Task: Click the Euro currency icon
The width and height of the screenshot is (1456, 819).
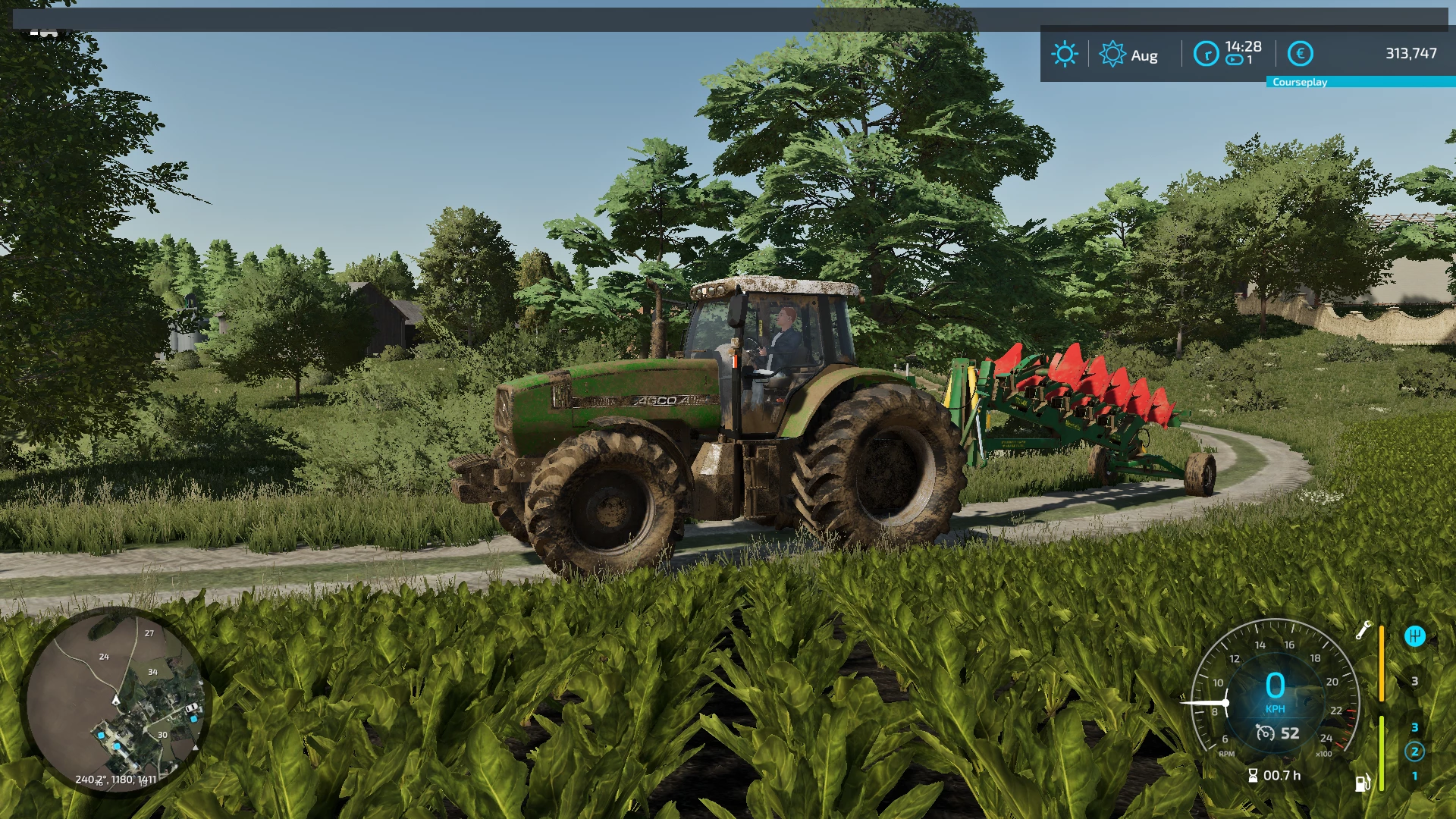Action: click(x=1301, y=53)
